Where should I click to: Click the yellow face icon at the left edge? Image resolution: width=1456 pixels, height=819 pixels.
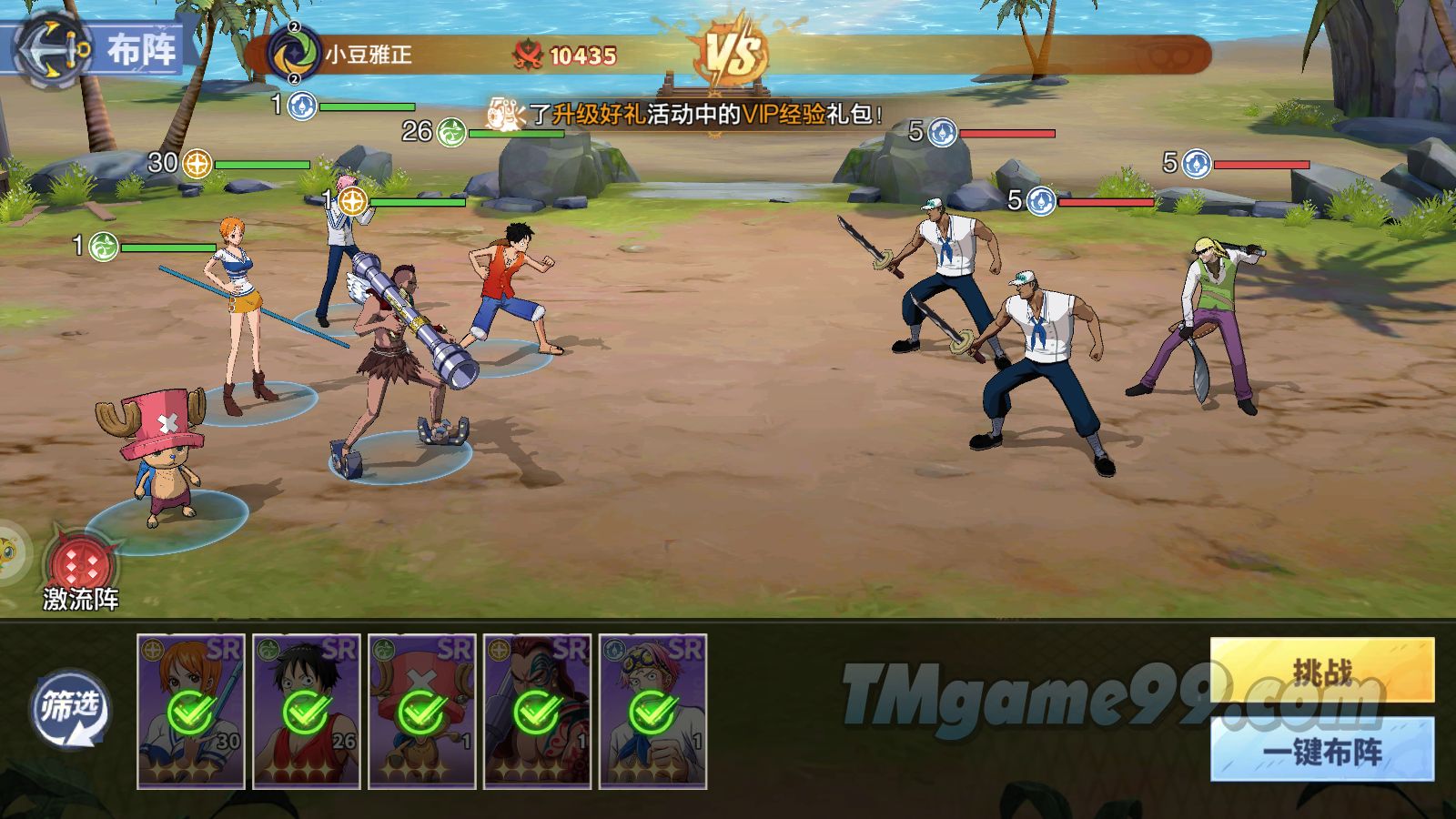click(x=7, y=552)
